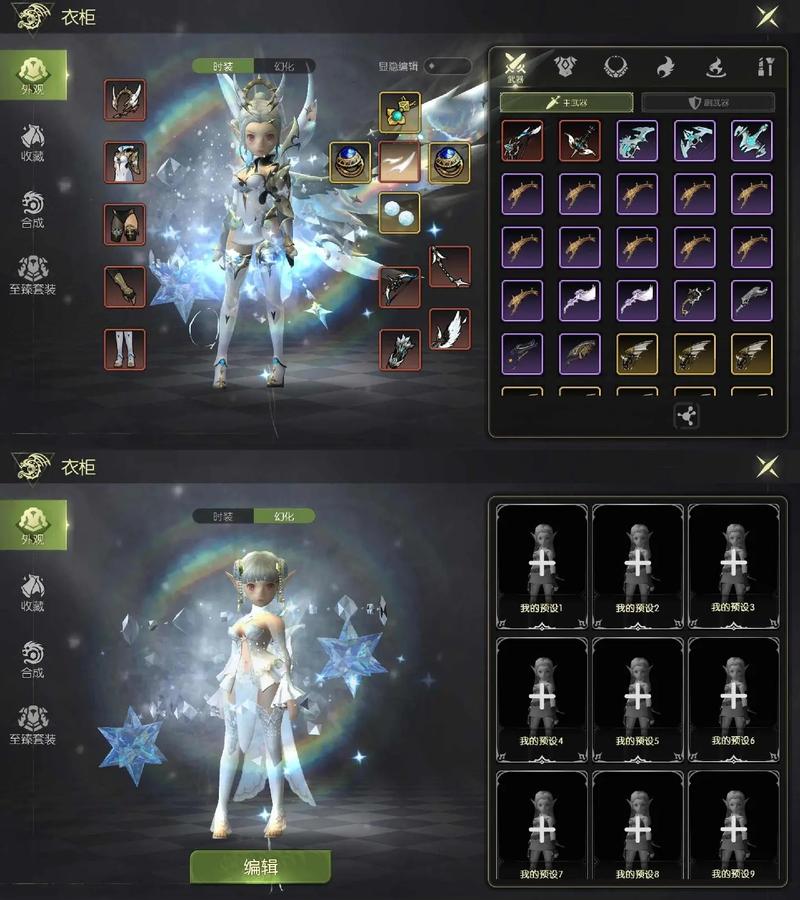The height and width of the screenshot is (900, 800).
Task: Select the equipped helmet costume slot
Action: (125, 100)
